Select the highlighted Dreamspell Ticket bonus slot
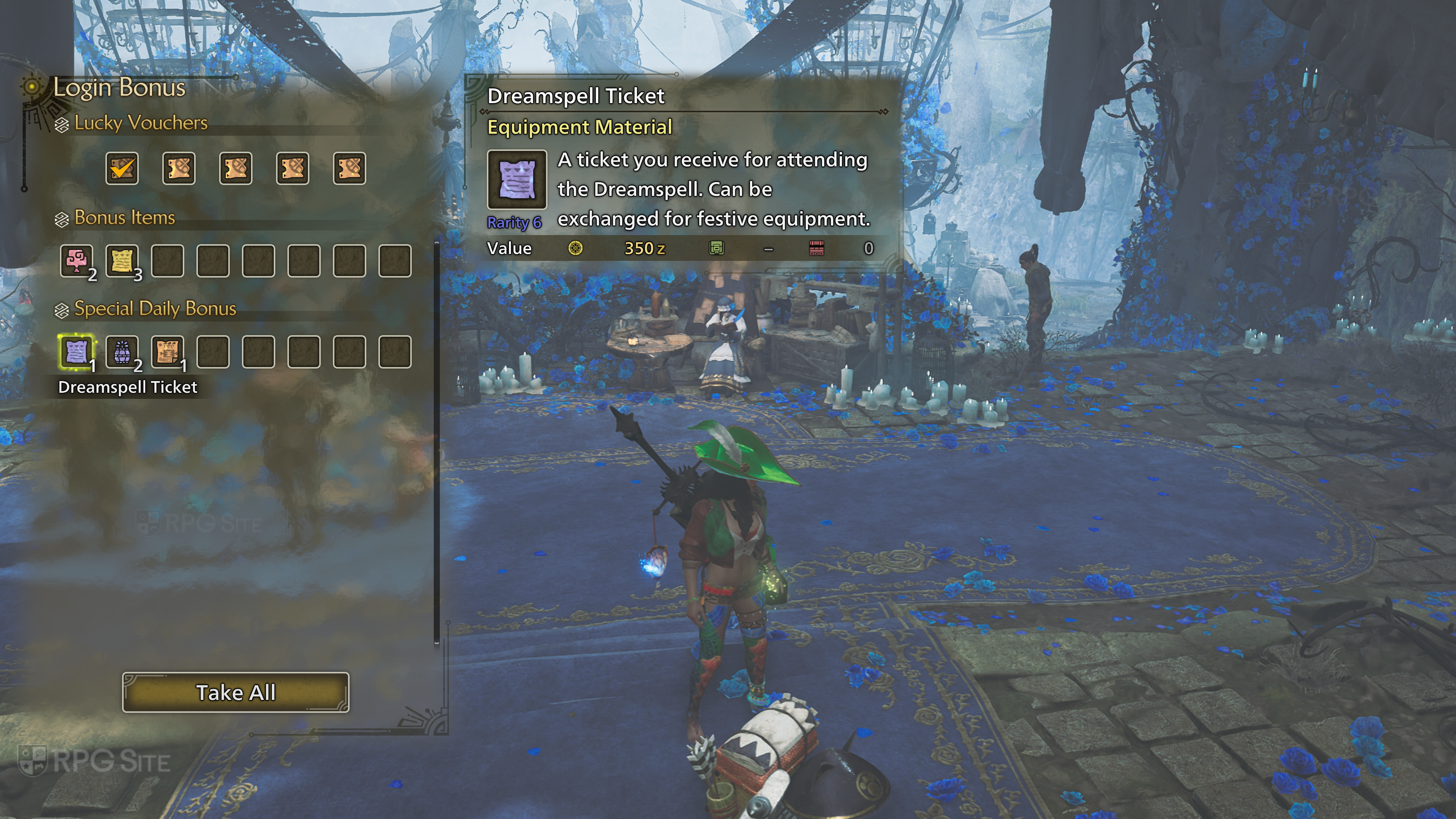Viewport: 1456px width, 819px height. [x=76, y=351]
